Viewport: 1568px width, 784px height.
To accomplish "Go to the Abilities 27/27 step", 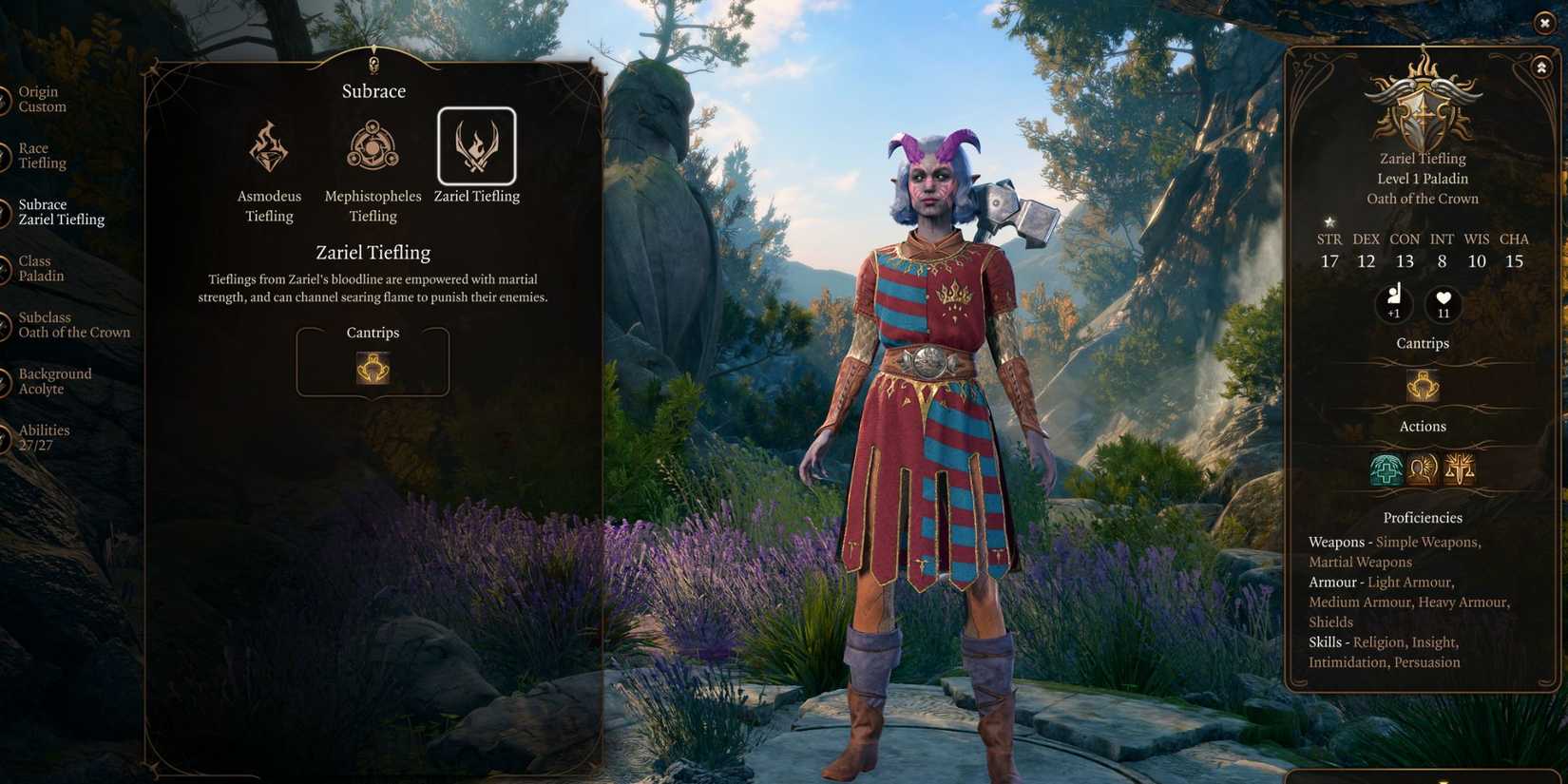I will [x=43, y=437].
